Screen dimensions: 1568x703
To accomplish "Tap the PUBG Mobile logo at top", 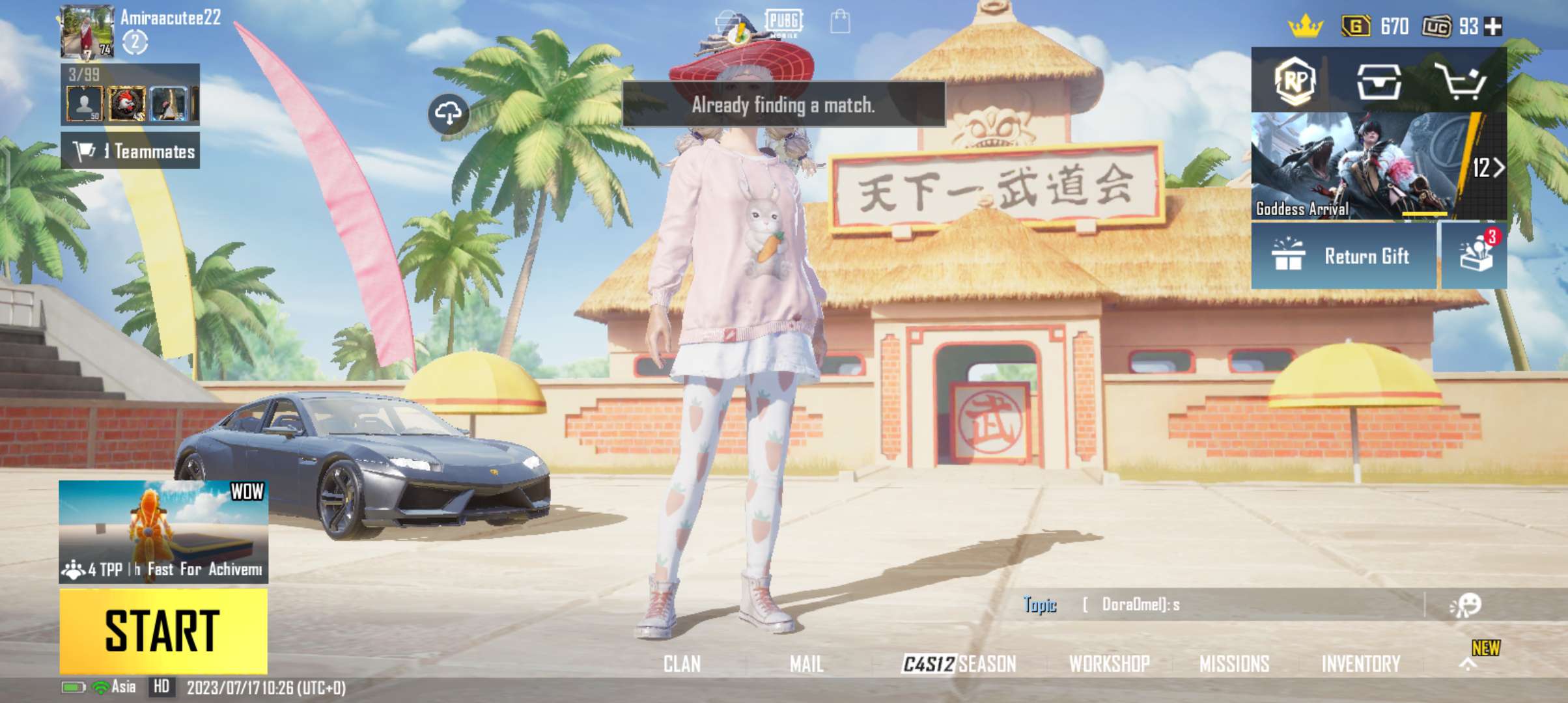I will [784, 23].
